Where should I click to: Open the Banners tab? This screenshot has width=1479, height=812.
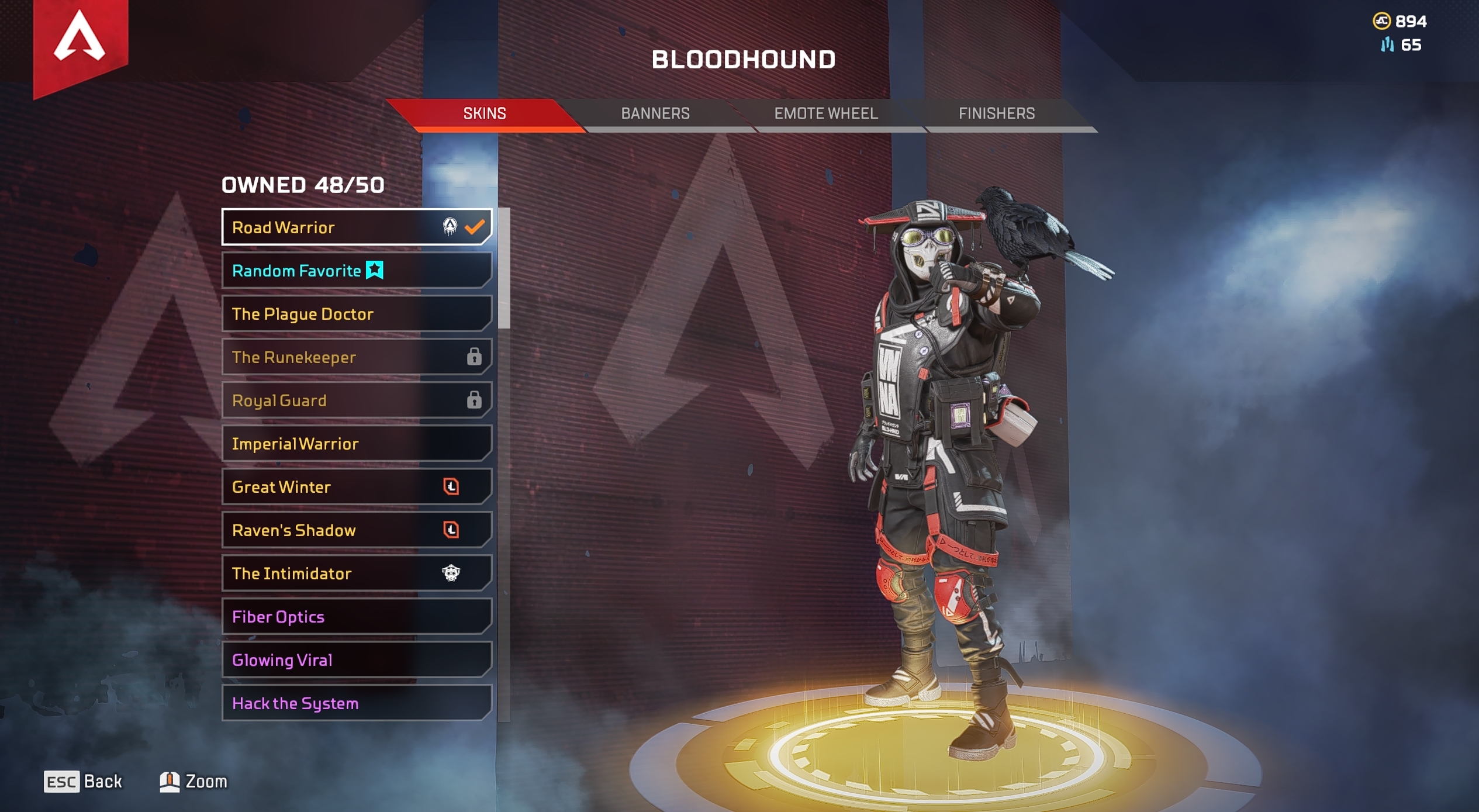[655, 113]
